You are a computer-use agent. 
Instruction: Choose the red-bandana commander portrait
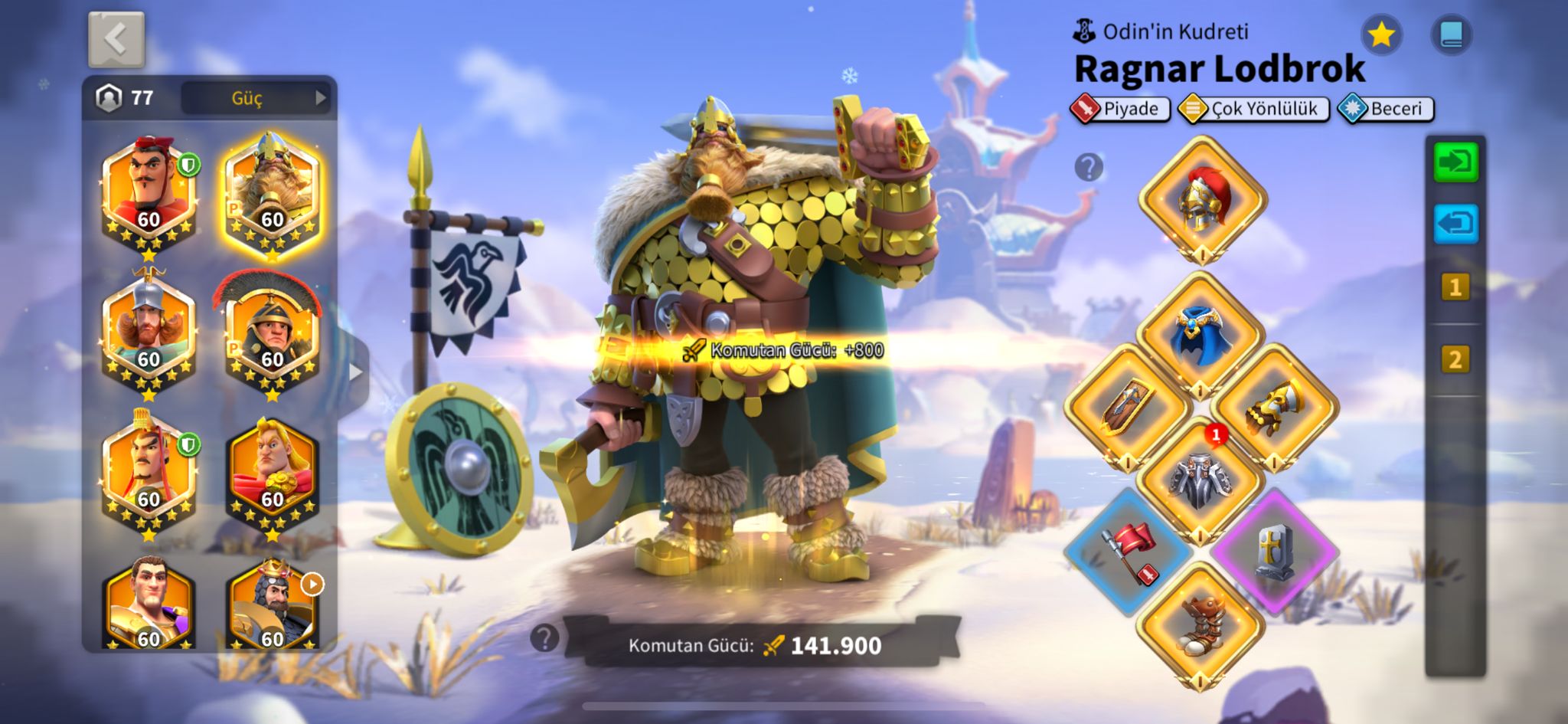(x=149, y=192)
